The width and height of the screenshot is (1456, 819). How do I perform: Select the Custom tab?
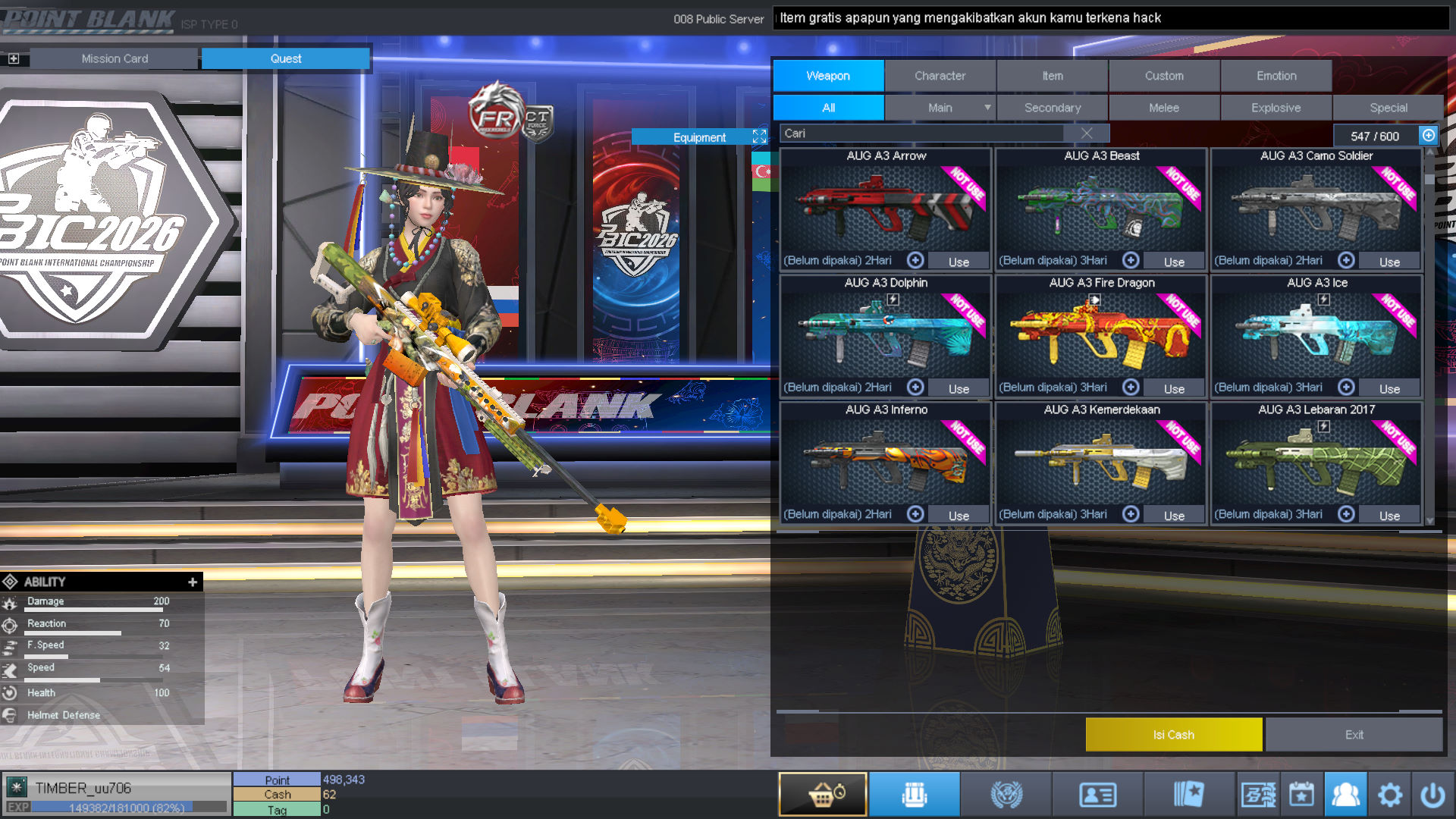(x=1164, y=76)
